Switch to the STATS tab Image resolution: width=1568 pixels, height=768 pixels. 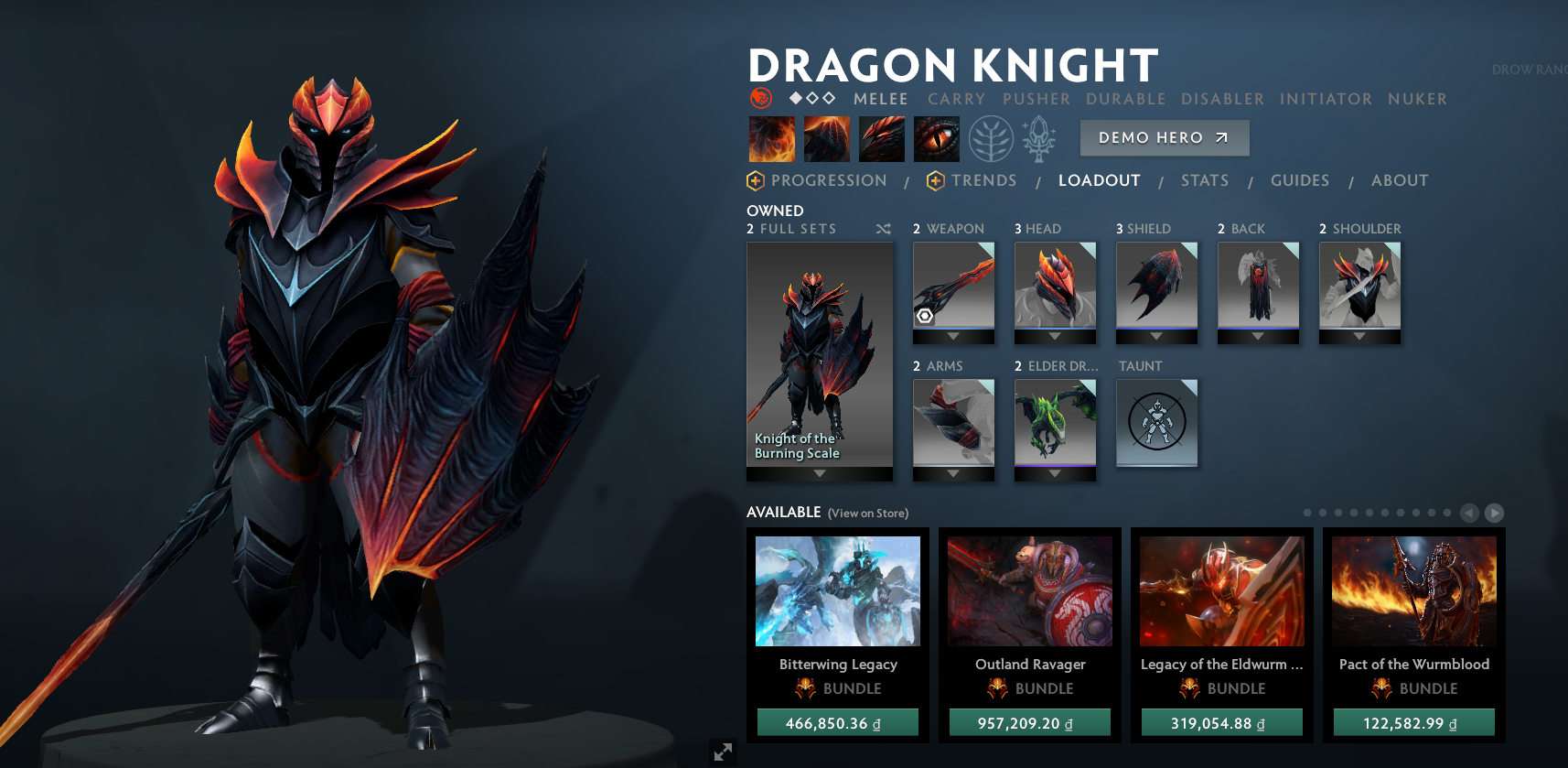coord(1204,180)
